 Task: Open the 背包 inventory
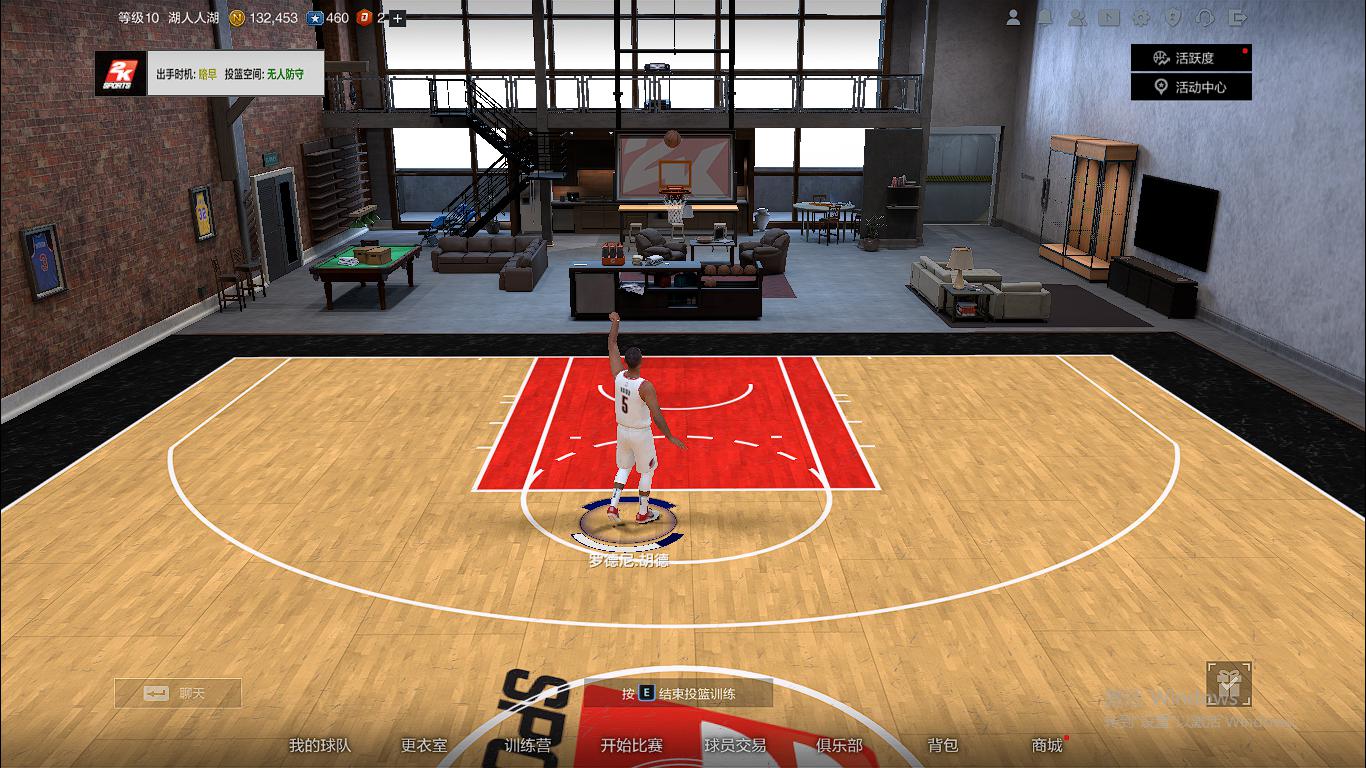pyautogui.click(x=944, y=745)
